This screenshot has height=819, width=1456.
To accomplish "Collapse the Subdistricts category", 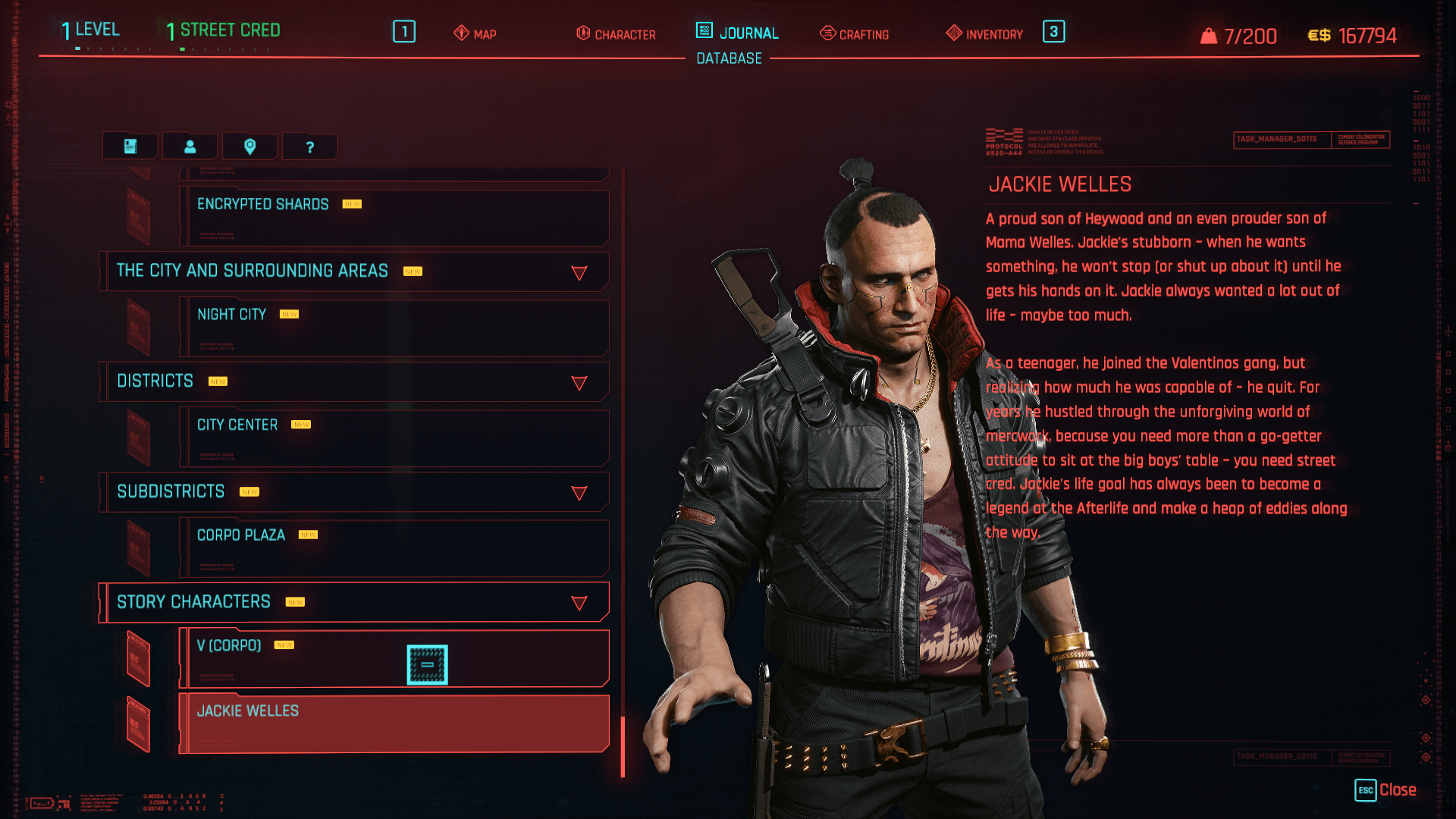I will 579,493.
